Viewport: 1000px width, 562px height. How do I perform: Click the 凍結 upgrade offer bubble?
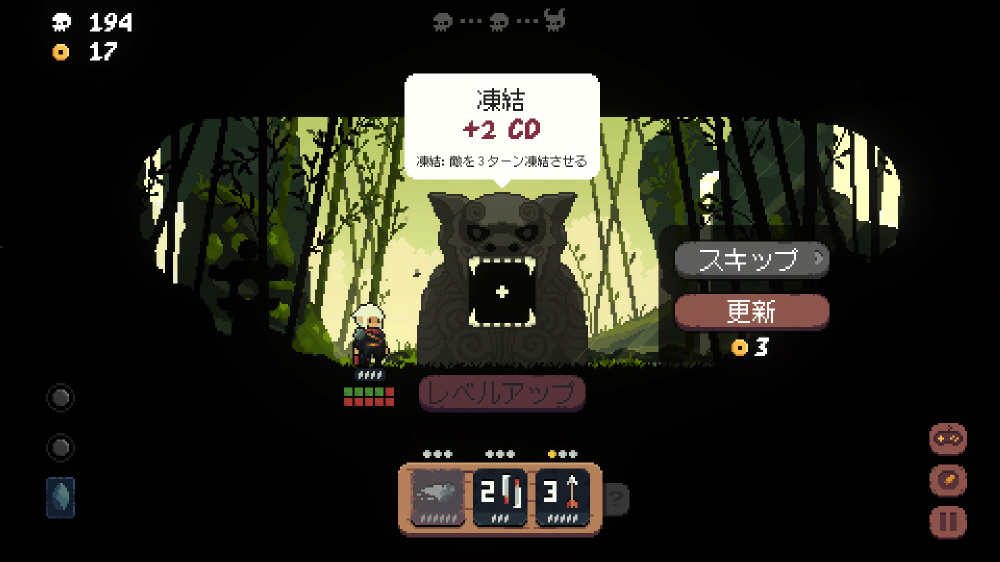[501, 126]
